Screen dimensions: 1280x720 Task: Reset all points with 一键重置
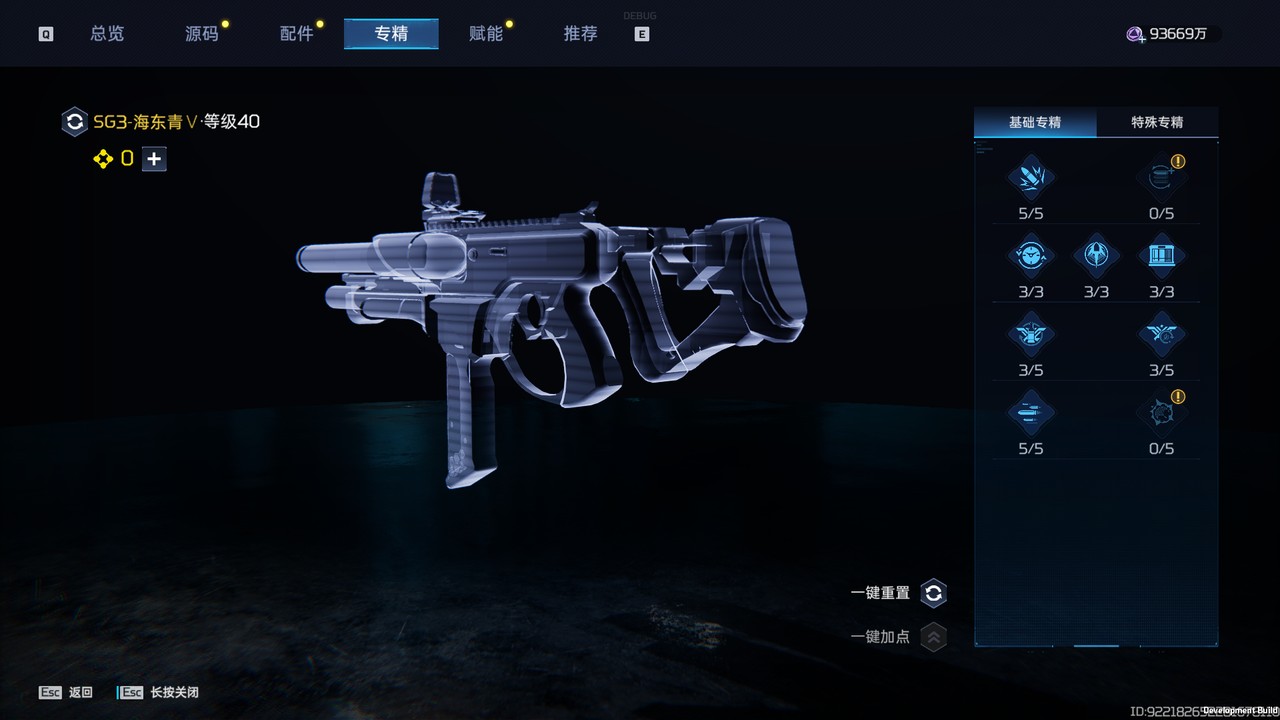(x=933, y=593)
